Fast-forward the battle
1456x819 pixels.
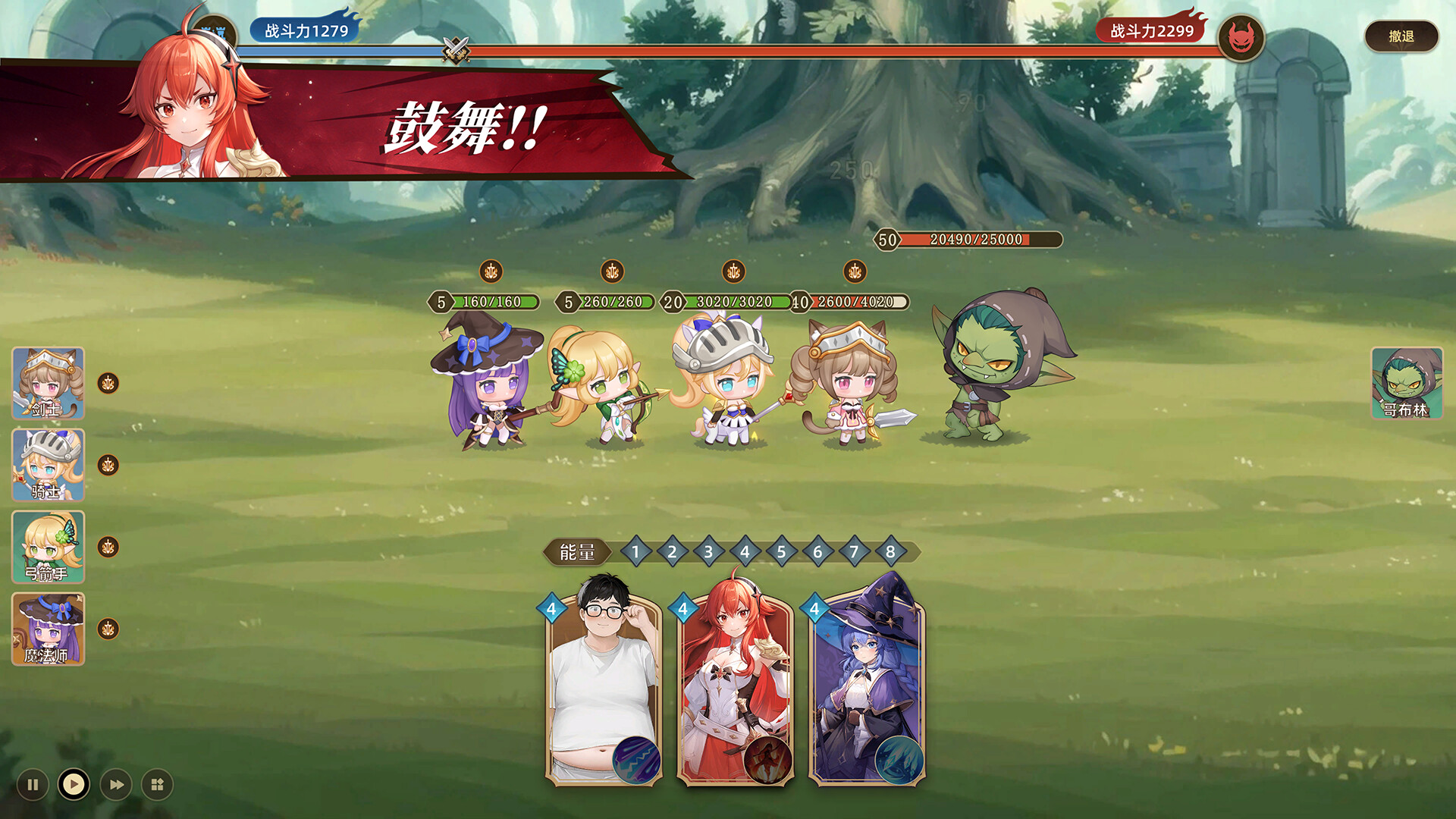[116, 785]
